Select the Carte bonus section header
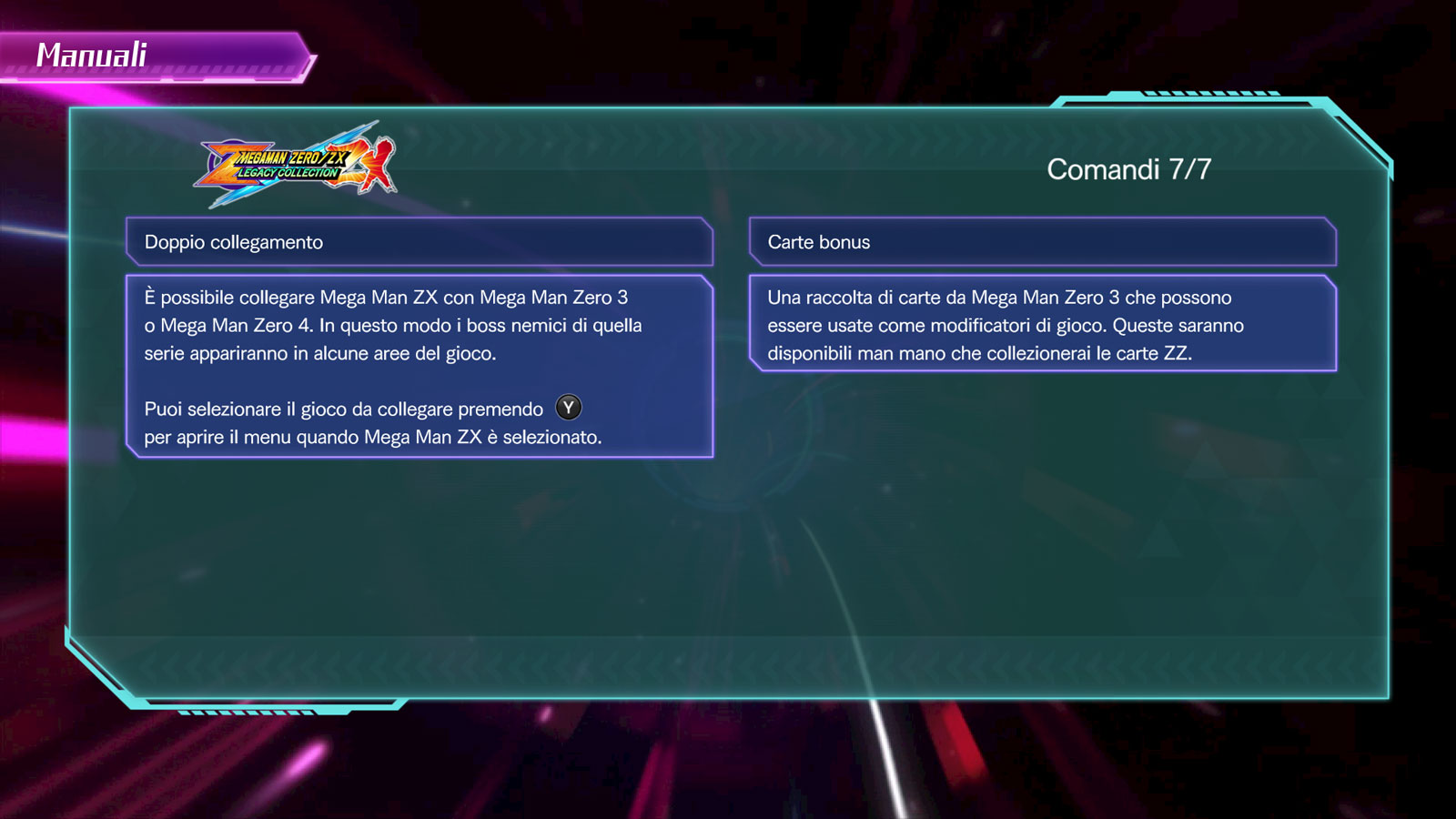Screen dimensions: 1456x819 (1042, 242)
